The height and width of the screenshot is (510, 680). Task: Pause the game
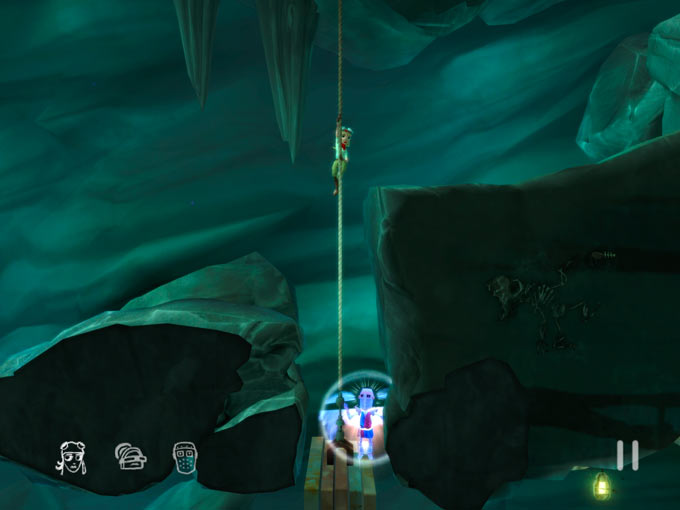[627, 455]
